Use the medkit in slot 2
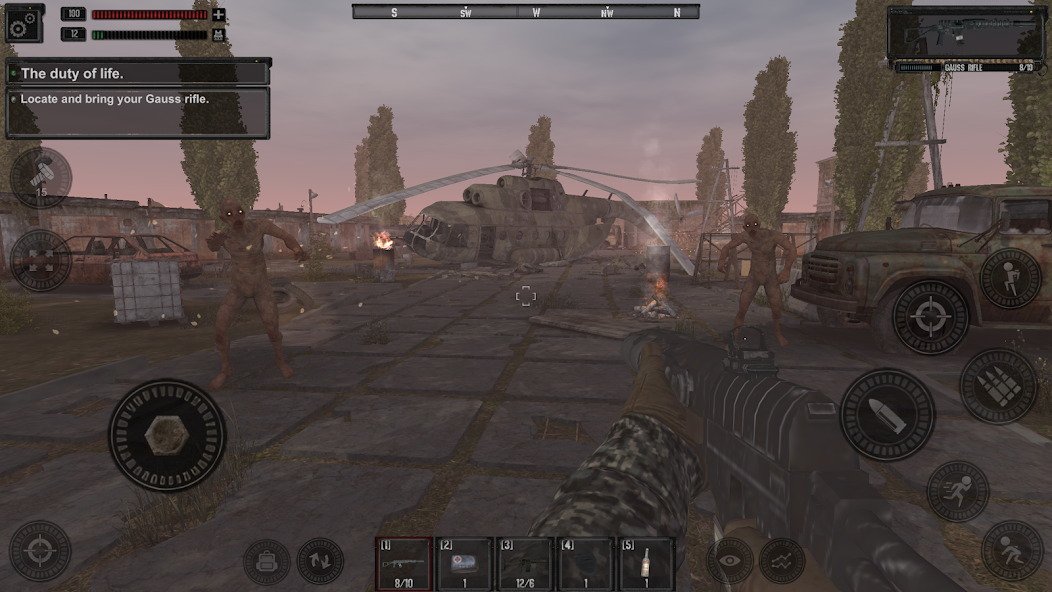 464,564
